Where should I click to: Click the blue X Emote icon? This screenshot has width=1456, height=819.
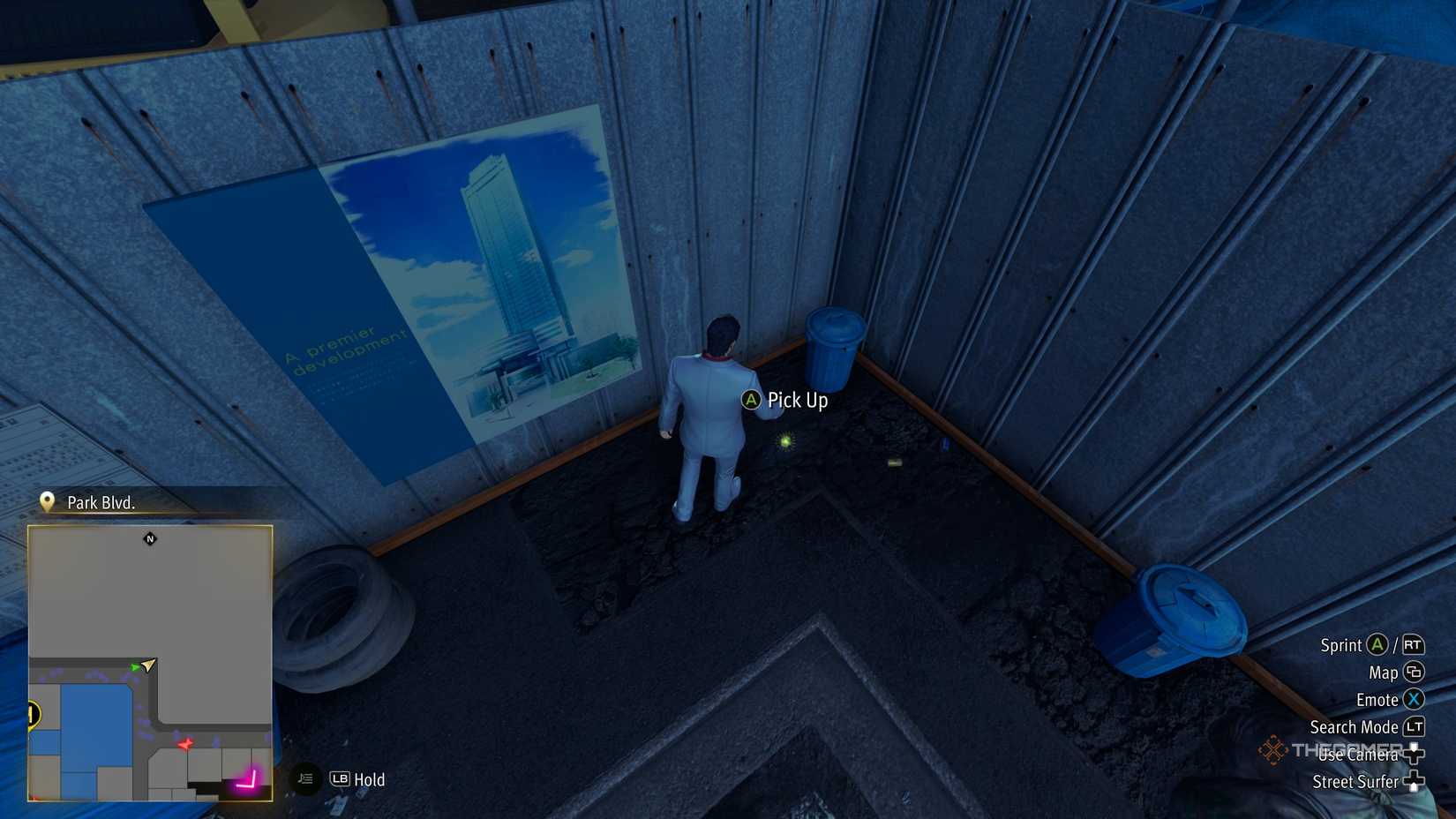coord(1412,700)
